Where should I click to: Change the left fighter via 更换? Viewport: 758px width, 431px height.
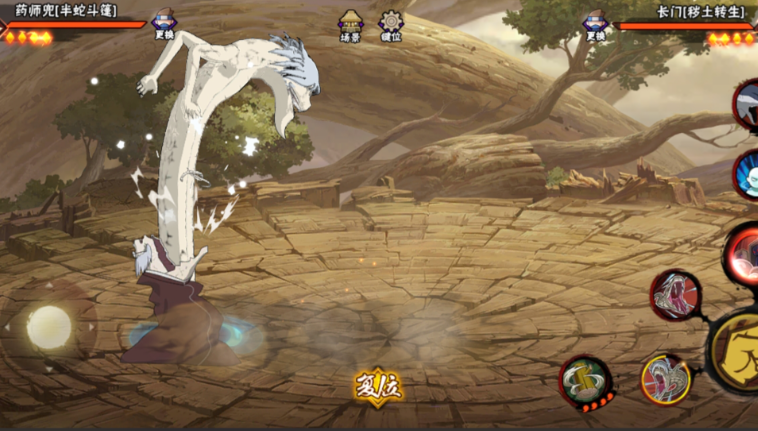[164, 25]
